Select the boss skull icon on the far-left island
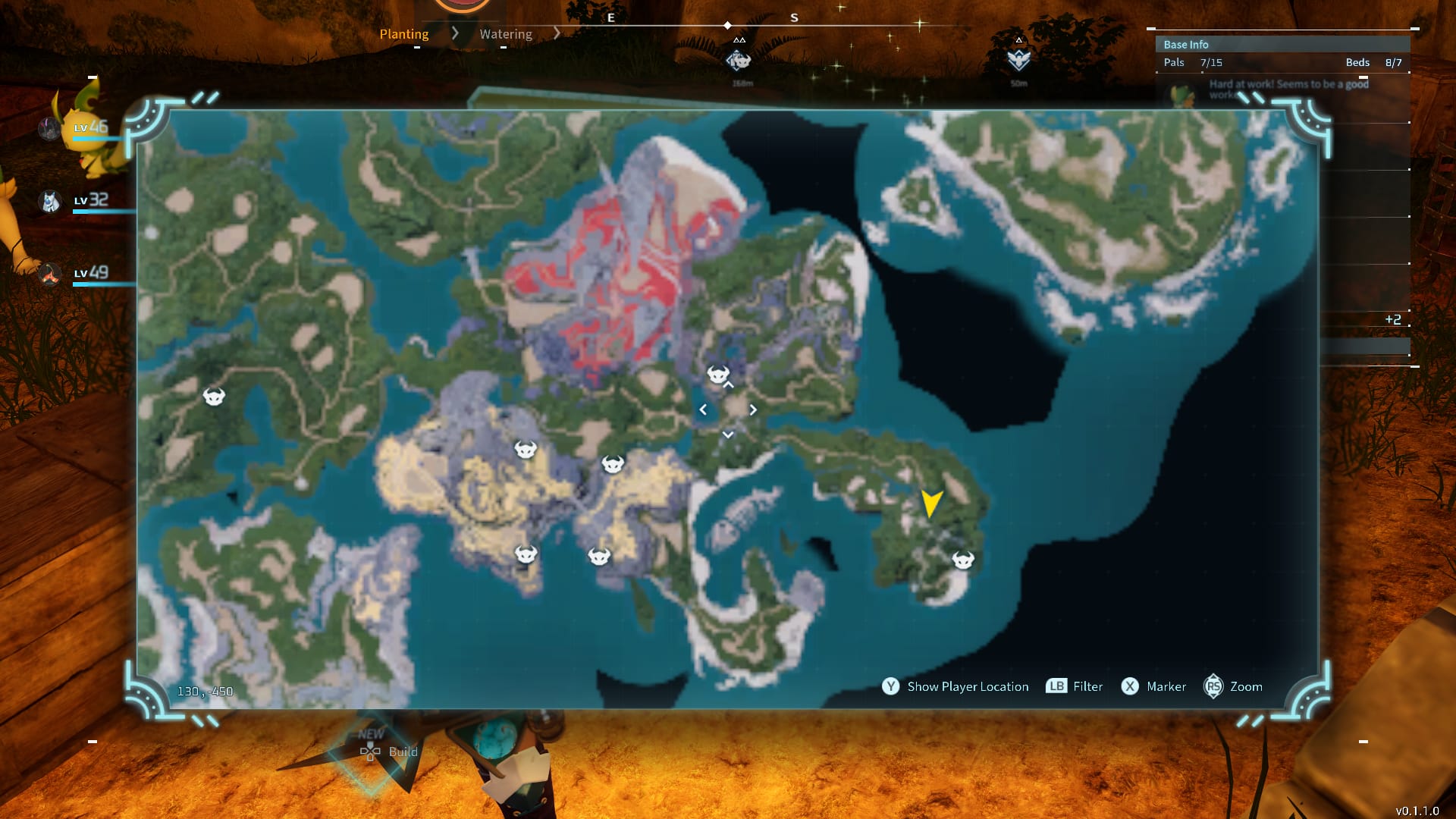1456x819 pixels. 213,396
